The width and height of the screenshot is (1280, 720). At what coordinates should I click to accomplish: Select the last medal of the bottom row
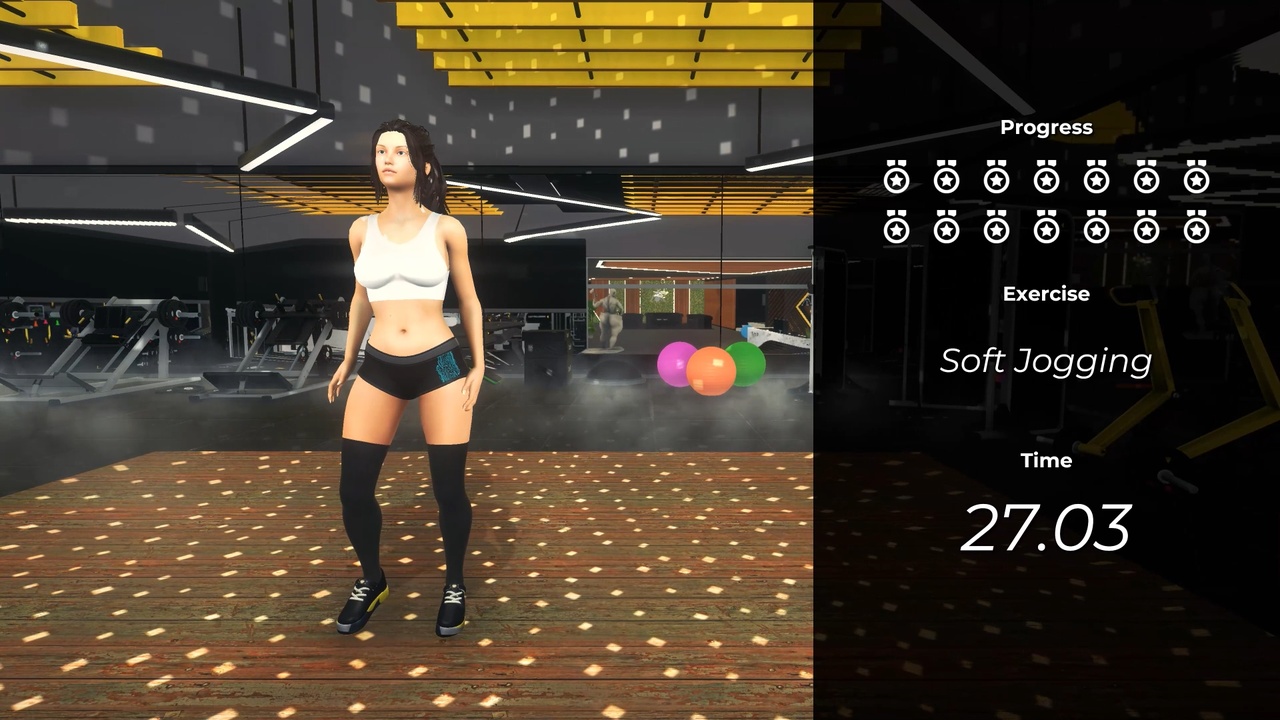1196,229
